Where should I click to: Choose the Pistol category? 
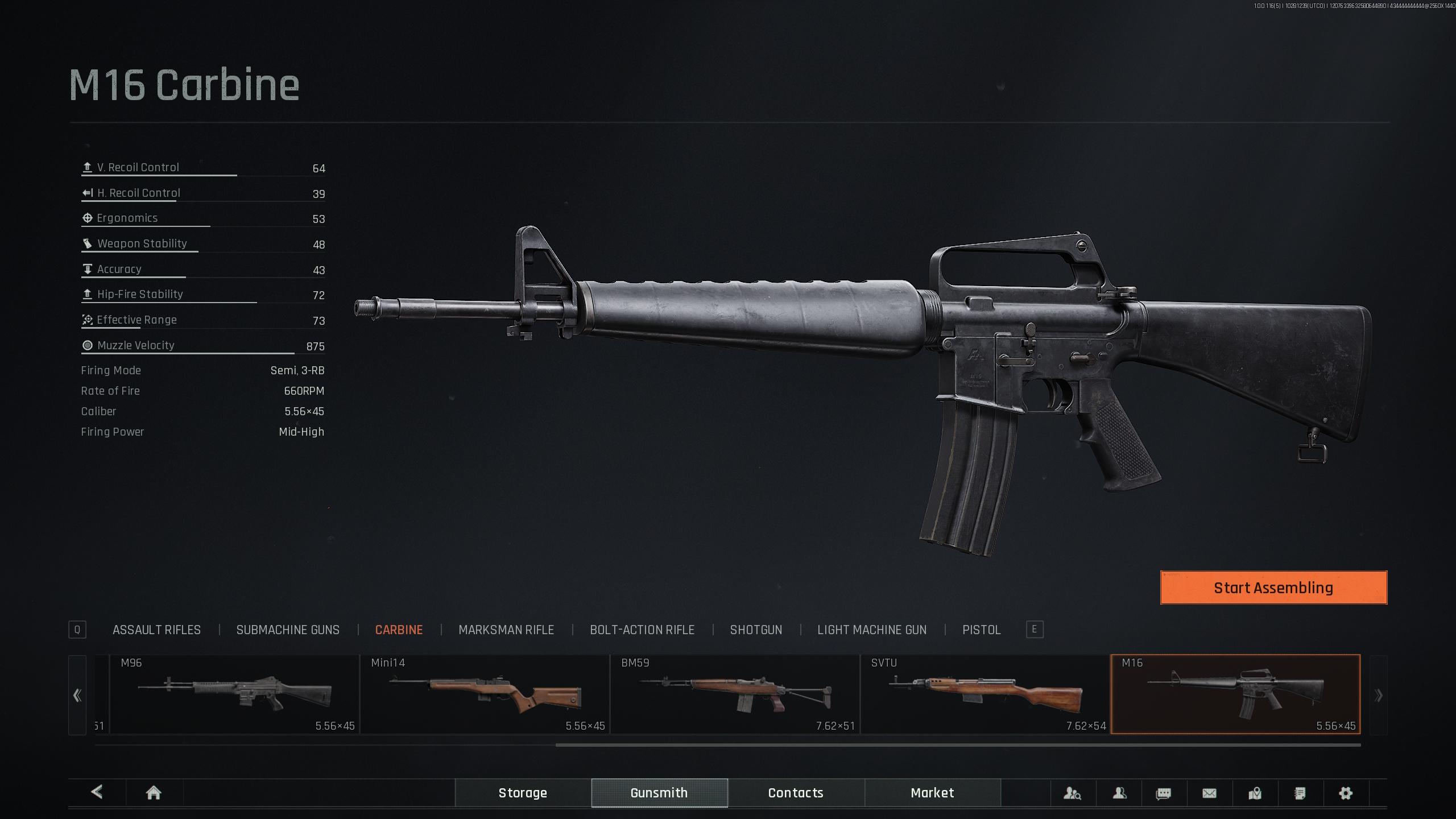981,630
